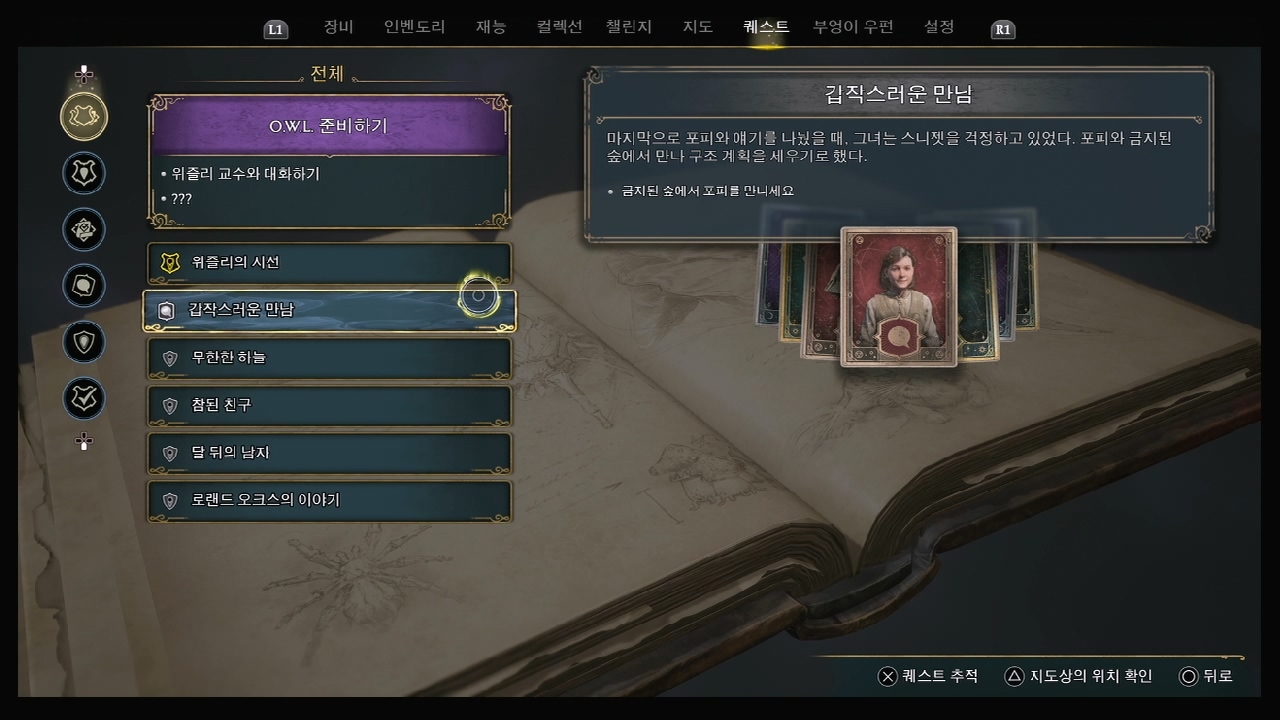
Task: Switch to the 지도 tab
Action: (697, 27)
